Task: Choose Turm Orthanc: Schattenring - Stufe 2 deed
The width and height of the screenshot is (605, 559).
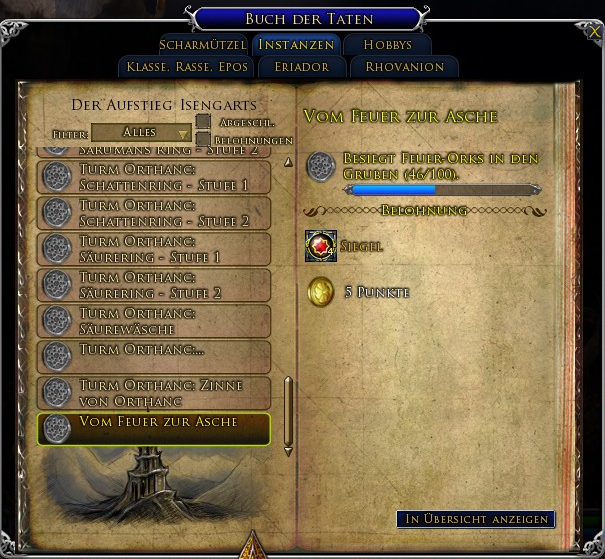Action: [154, 213]
